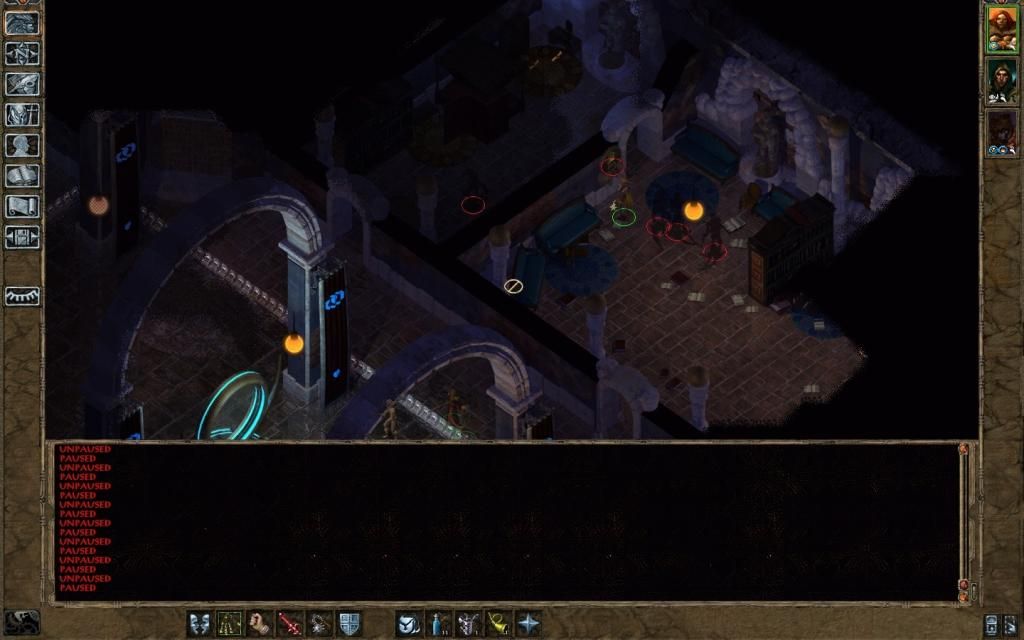
Task: Open the priest scroll button
Action: point(22,206)
